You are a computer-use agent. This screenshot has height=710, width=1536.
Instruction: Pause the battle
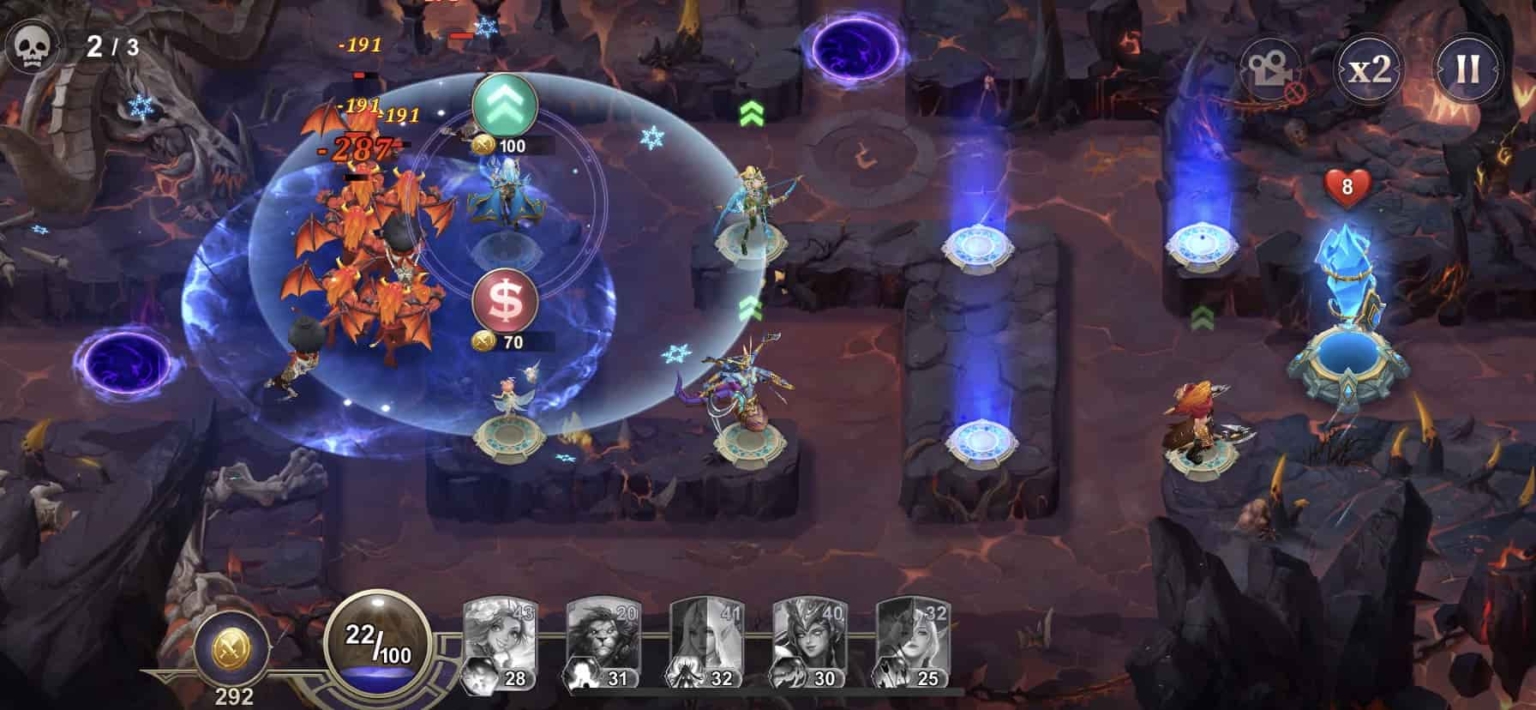coord(1467,69)
